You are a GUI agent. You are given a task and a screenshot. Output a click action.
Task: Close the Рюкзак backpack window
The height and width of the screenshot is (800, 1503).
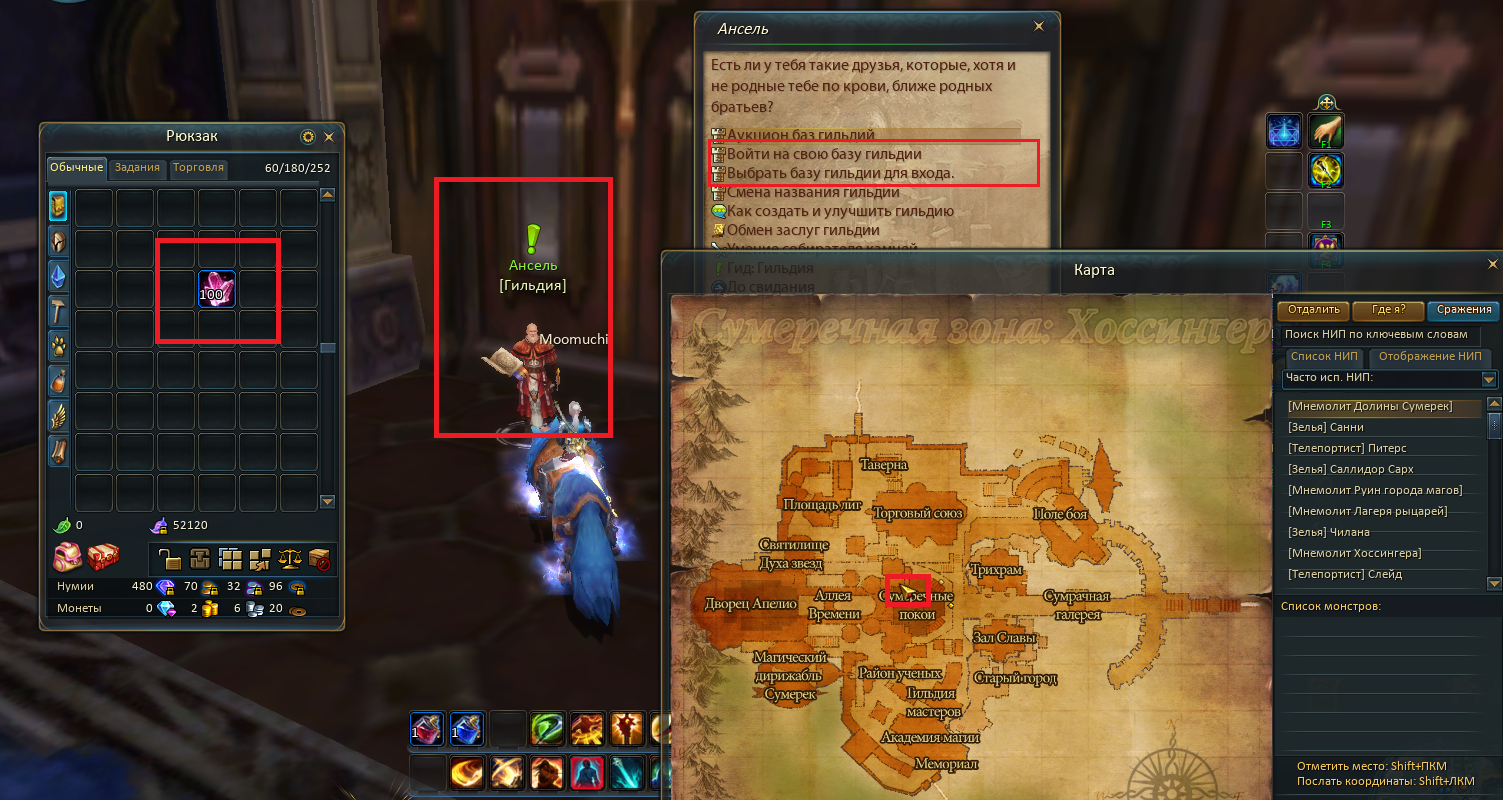(328, 137)
